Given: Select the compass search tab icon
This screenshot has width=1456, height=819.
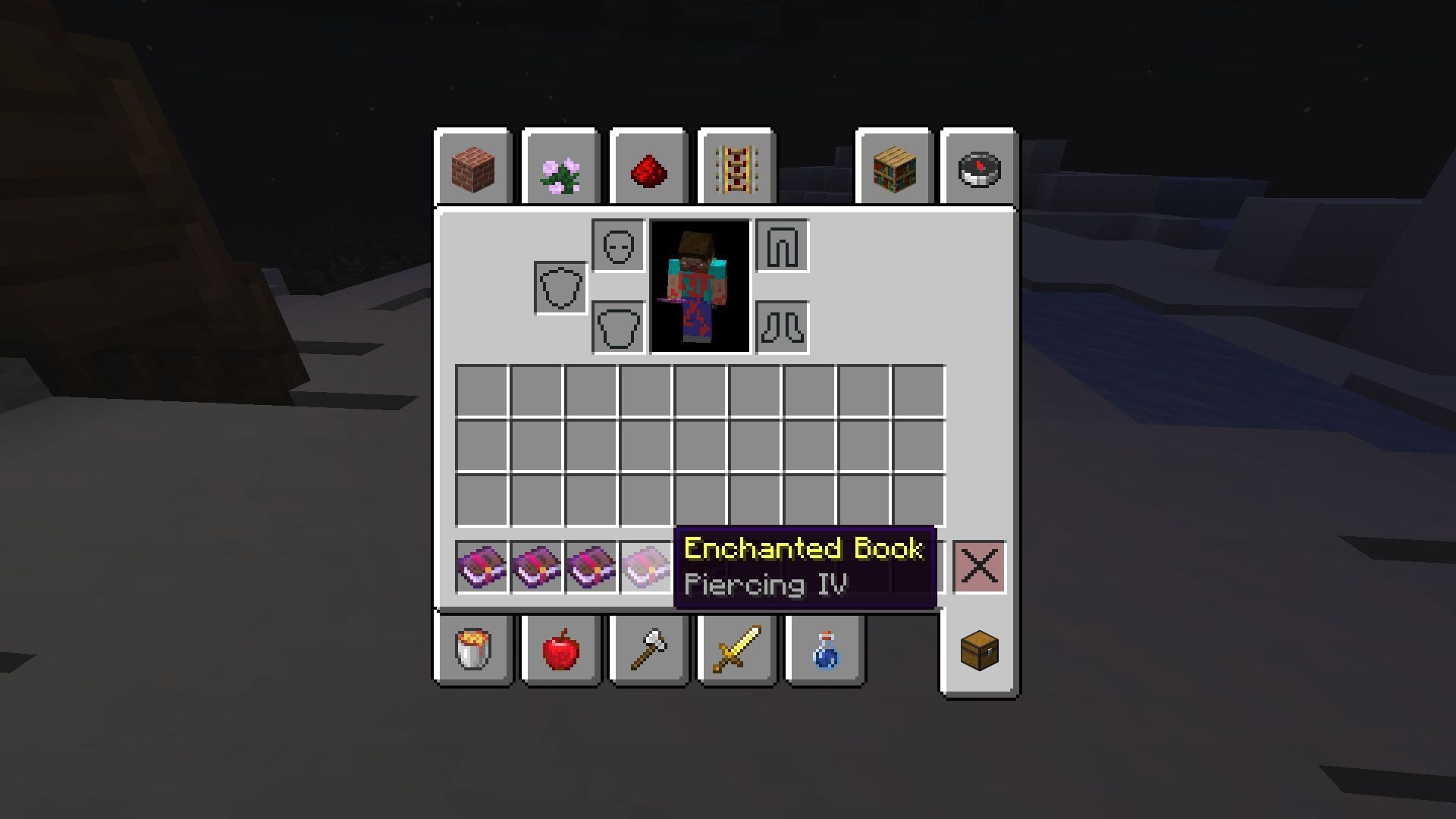Looking at the screenshot, I should [x=978, y=169].
